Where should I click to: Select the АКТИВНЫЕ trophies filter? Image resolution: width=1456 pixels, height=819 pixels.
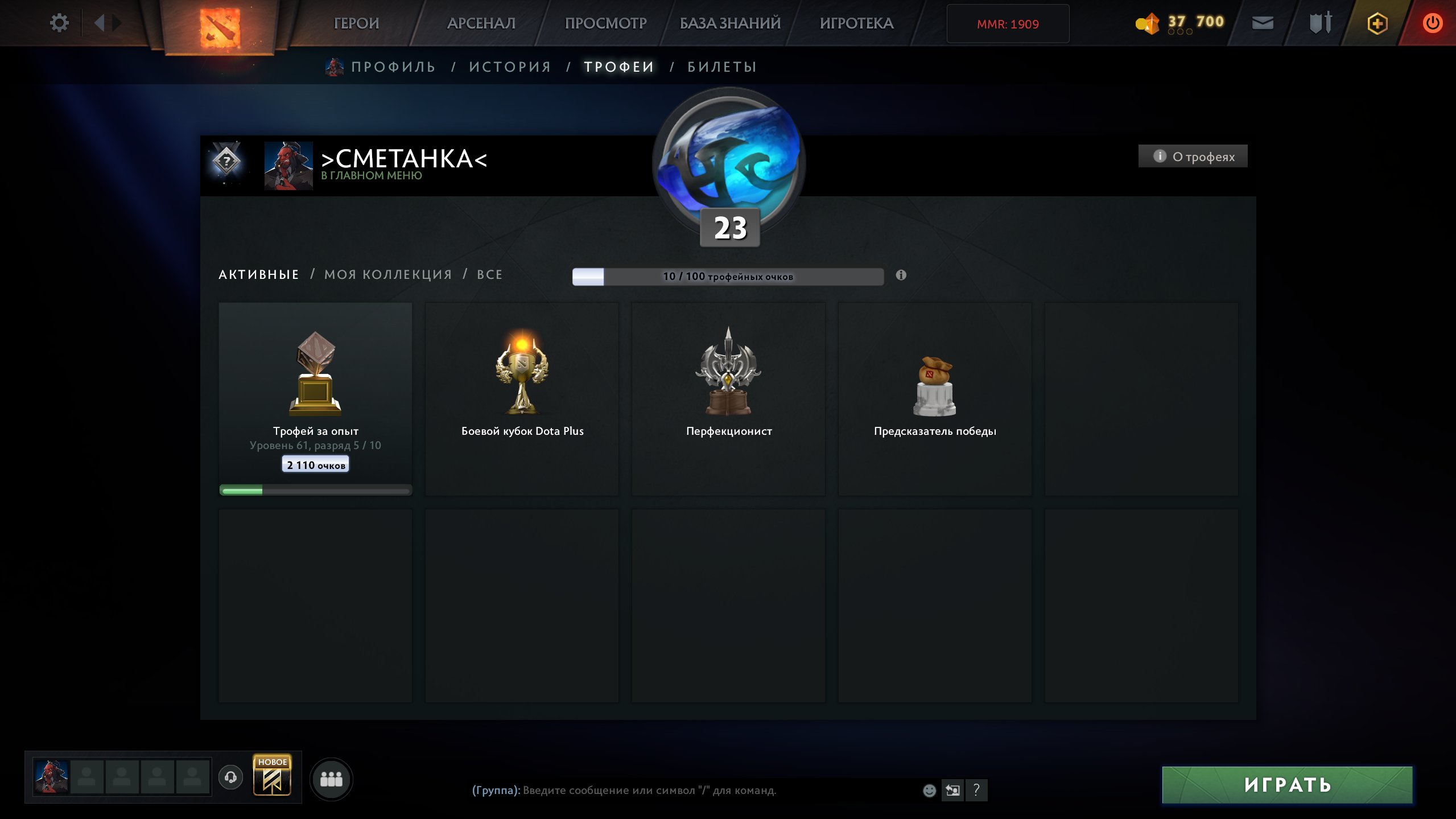pos(259,274)
